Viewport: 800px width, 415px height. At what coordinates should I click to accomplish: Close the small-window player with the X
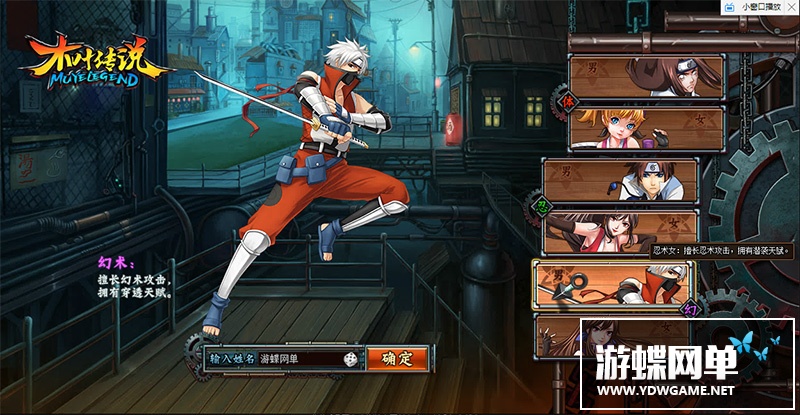click(x=791, y=6)
